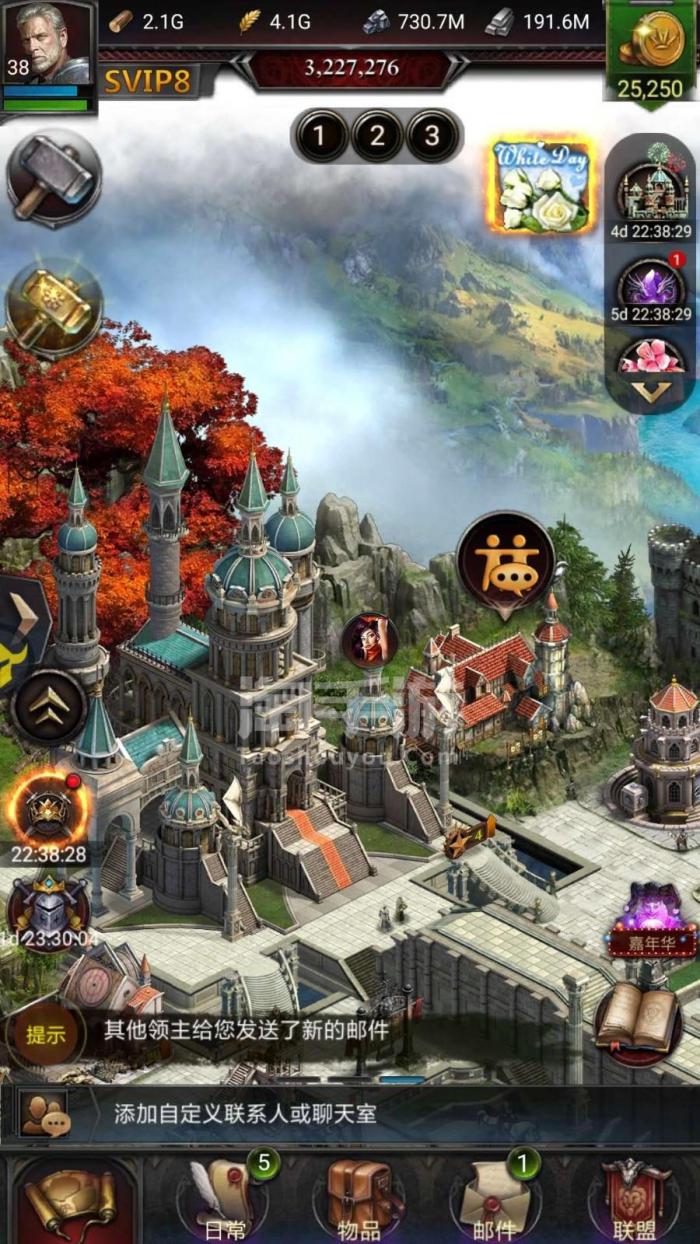
Task: Select preset button 2
Action: (377, 136)
